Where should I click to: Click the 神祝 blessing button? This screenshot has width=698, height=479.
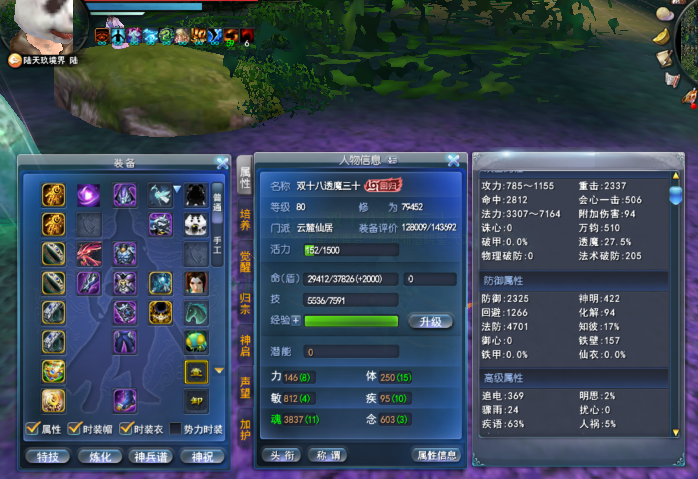pos(201,457)
